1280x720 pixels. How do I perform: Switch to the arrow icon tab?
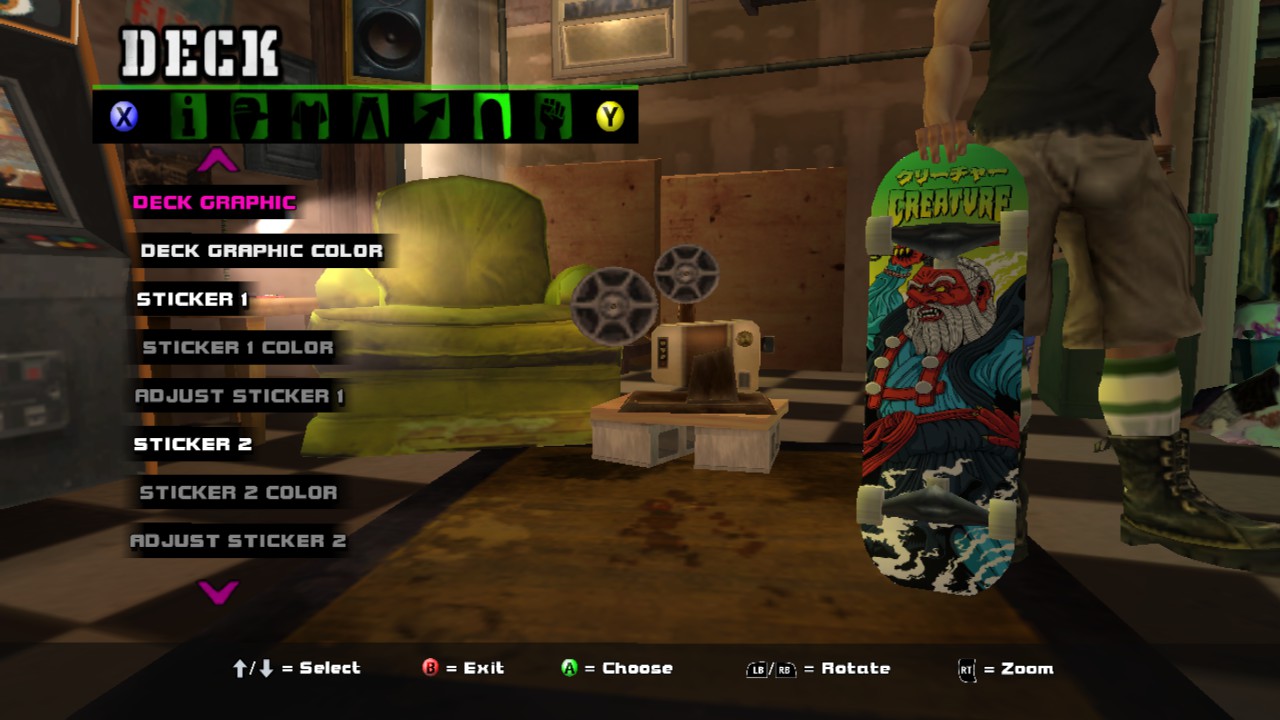tap(431, 118)
